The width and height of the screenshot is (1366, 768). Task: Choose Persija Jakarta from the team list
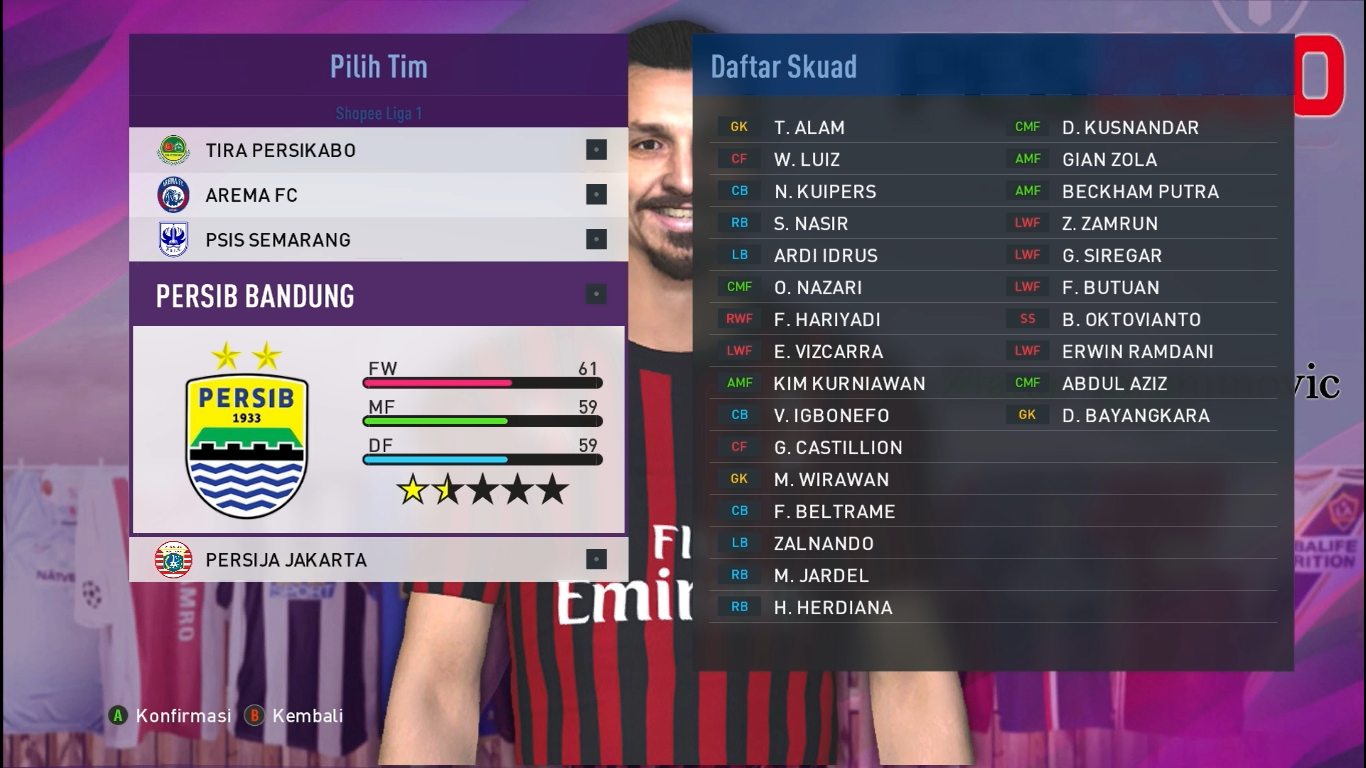285,560
